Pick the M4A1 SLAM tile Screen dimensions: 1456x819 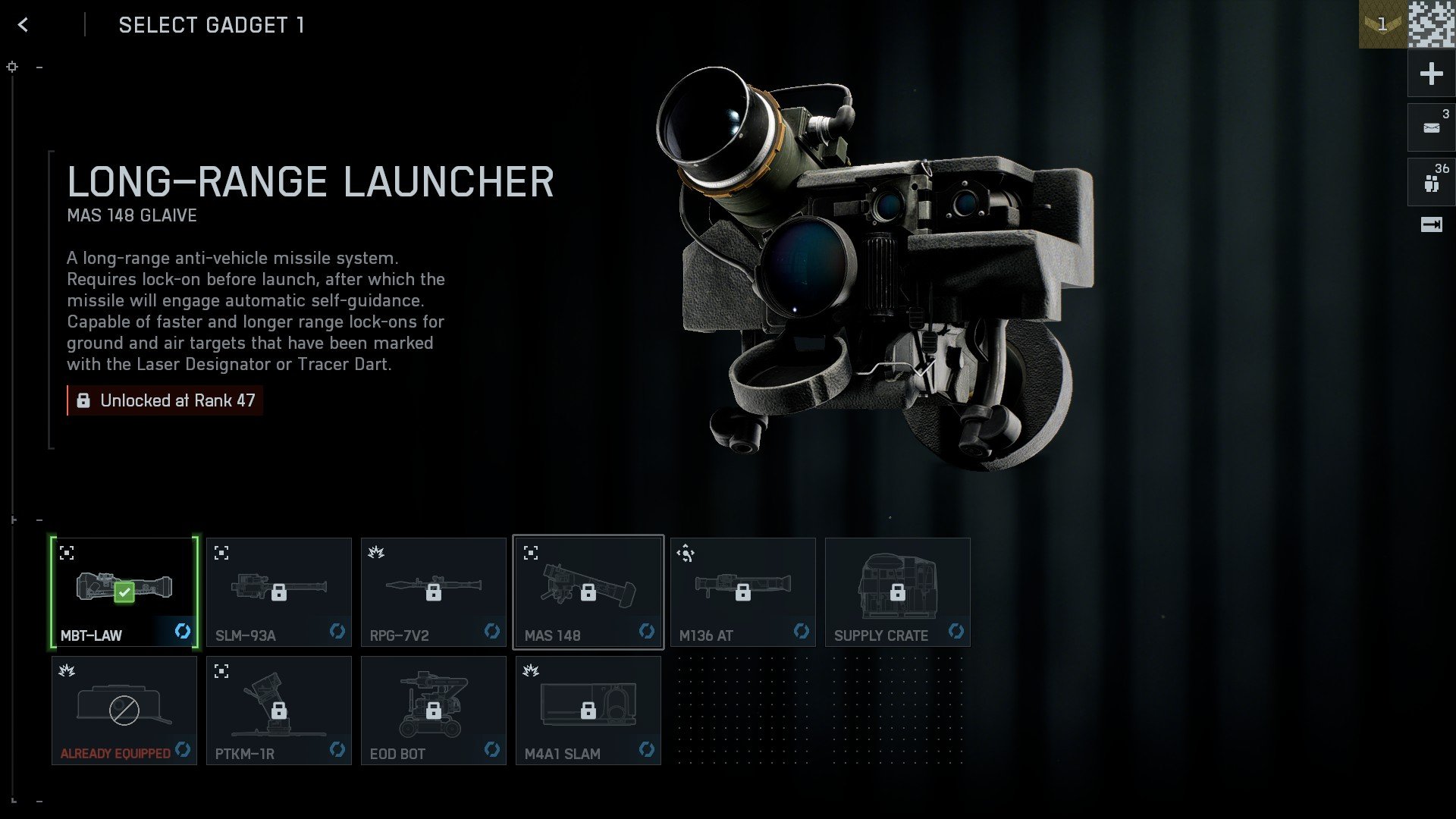(588, 710)
